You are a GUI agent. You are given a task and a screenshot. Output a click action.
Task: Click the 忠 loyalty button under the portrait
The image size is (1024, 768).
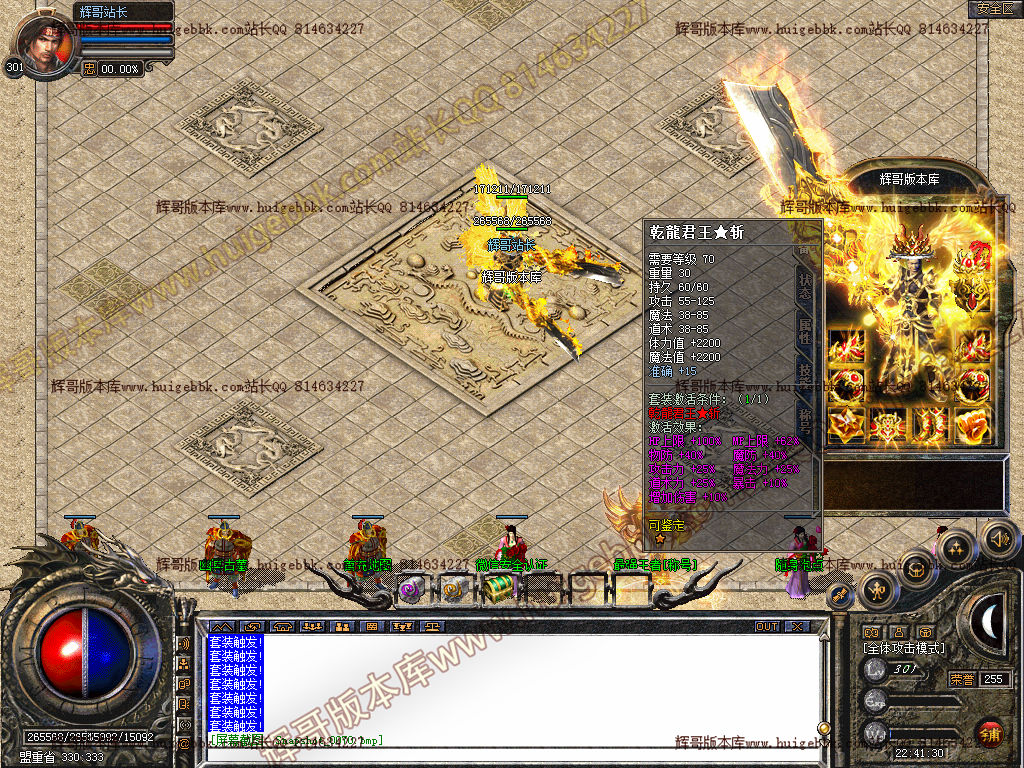pos(89,69)
